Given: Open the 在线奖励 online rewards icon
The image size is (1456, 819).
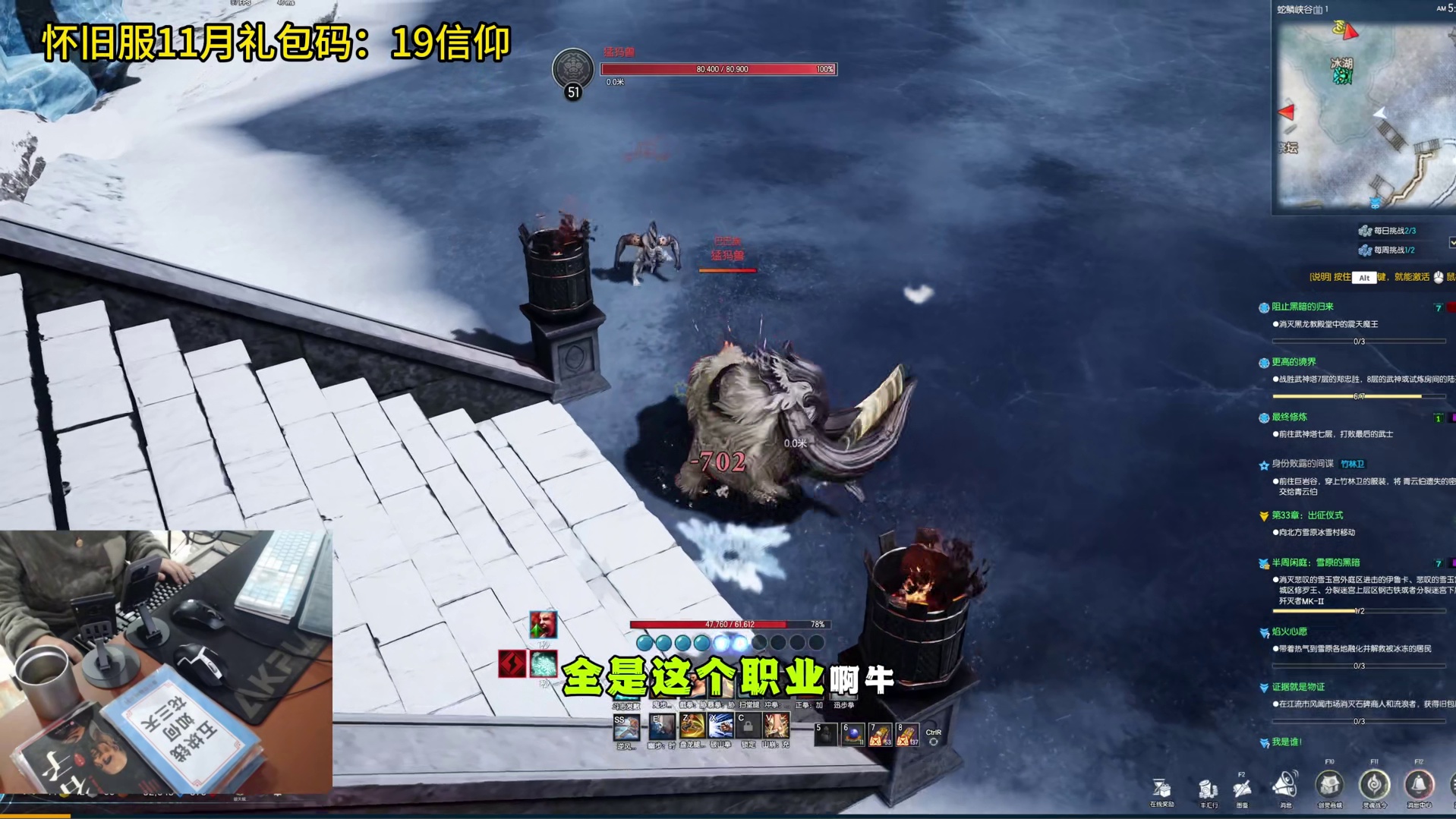Looking at the screenshot, I should pos(1161,789).
